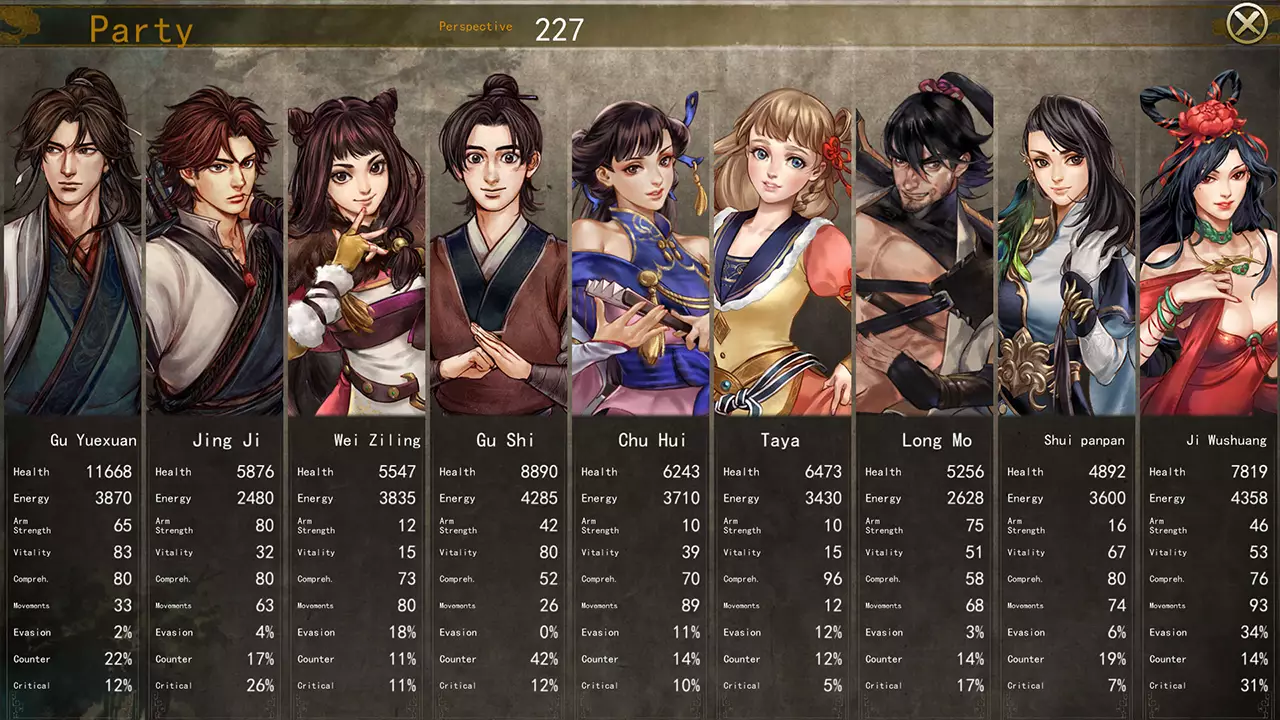Select Long Mo's portrait
The width and height of the screenshot is (1280, 720).
[925, 240]
